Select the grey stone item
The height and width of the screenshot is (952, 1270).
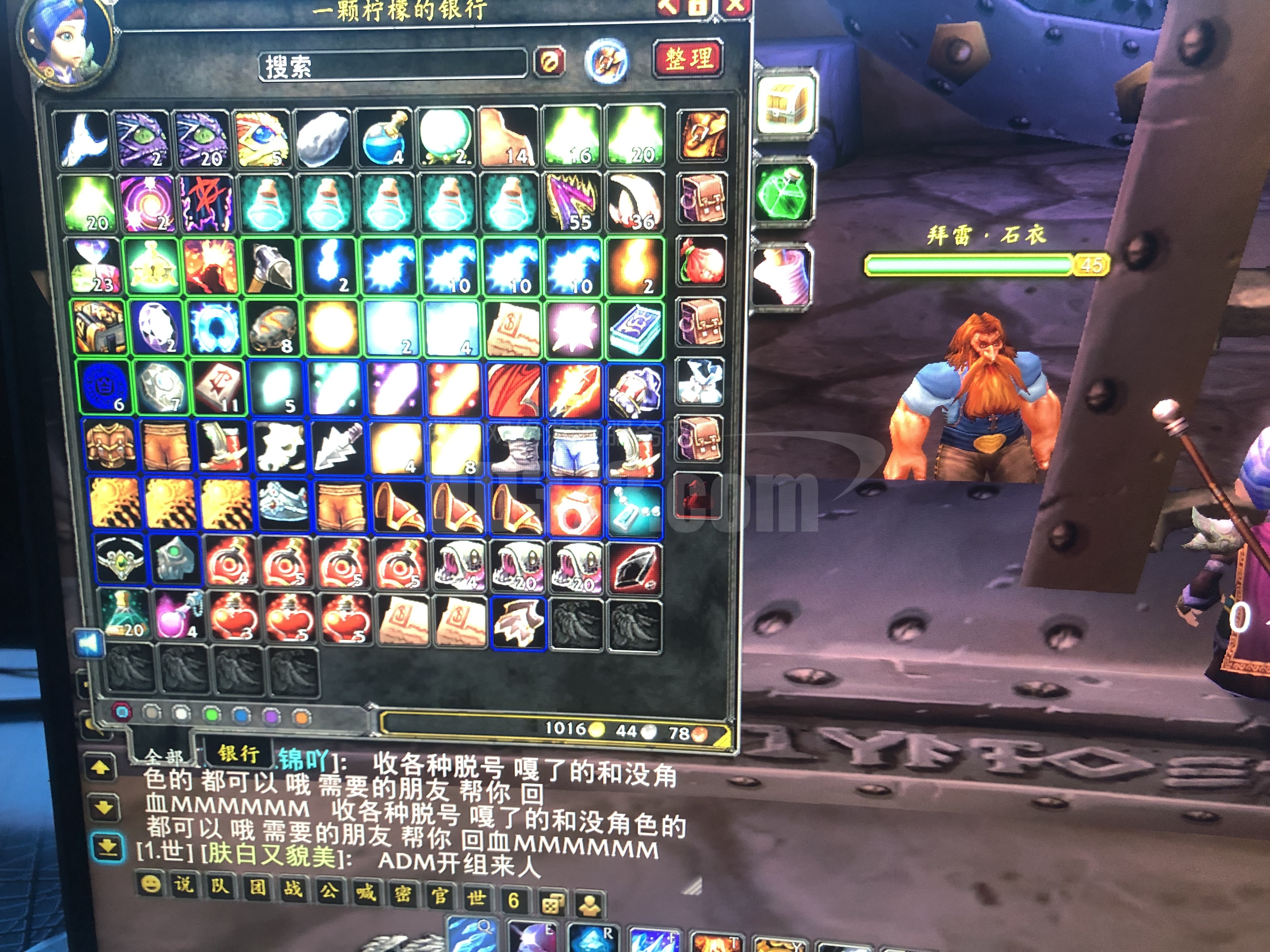pos(323,138)
